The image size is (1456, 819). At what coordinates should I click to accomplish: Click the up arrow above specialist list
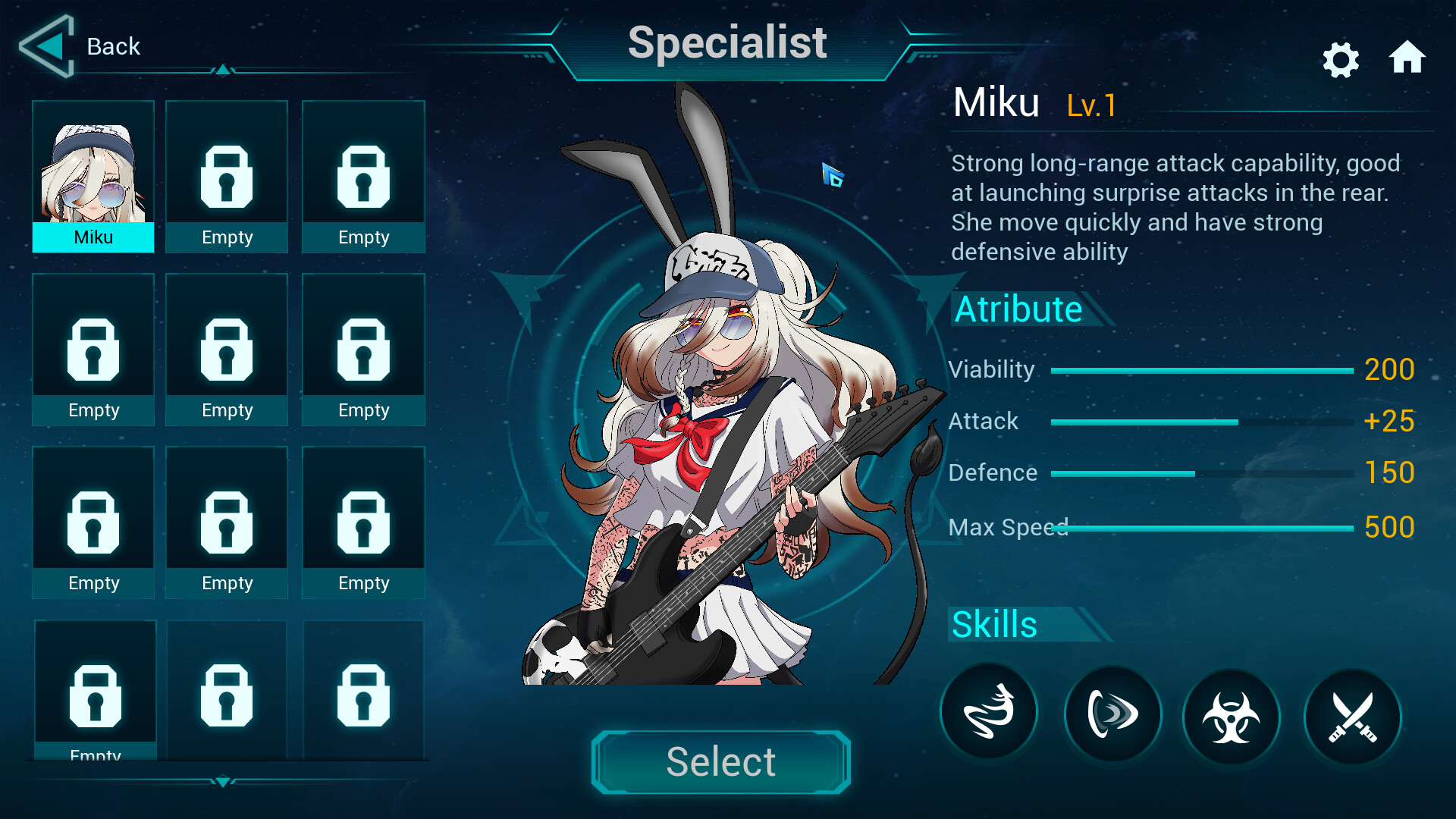tap(223, 70)
